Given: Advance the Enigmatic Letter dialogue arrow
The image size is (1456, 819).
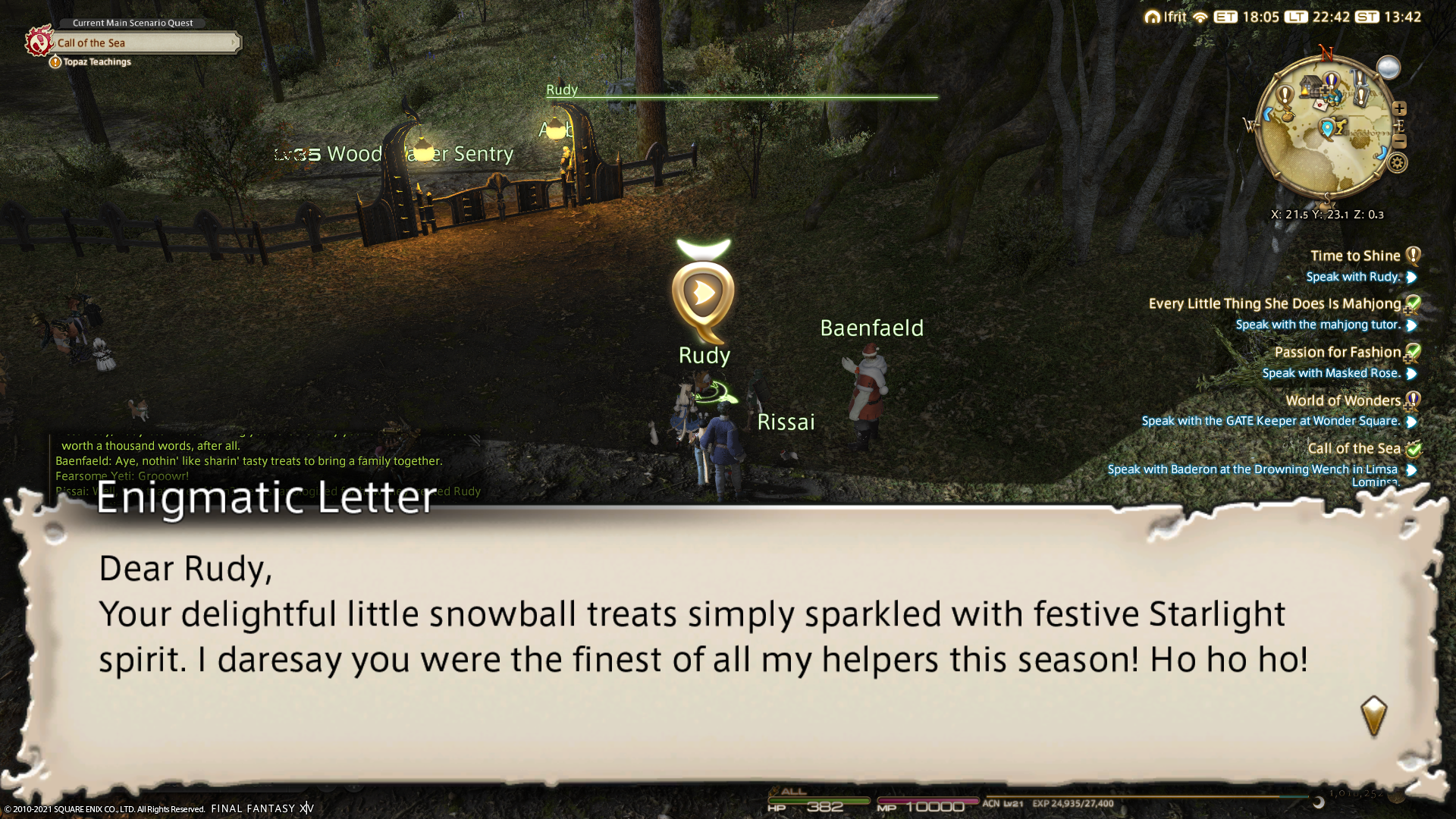Looking at the screenshot, I should (1373, 715).
